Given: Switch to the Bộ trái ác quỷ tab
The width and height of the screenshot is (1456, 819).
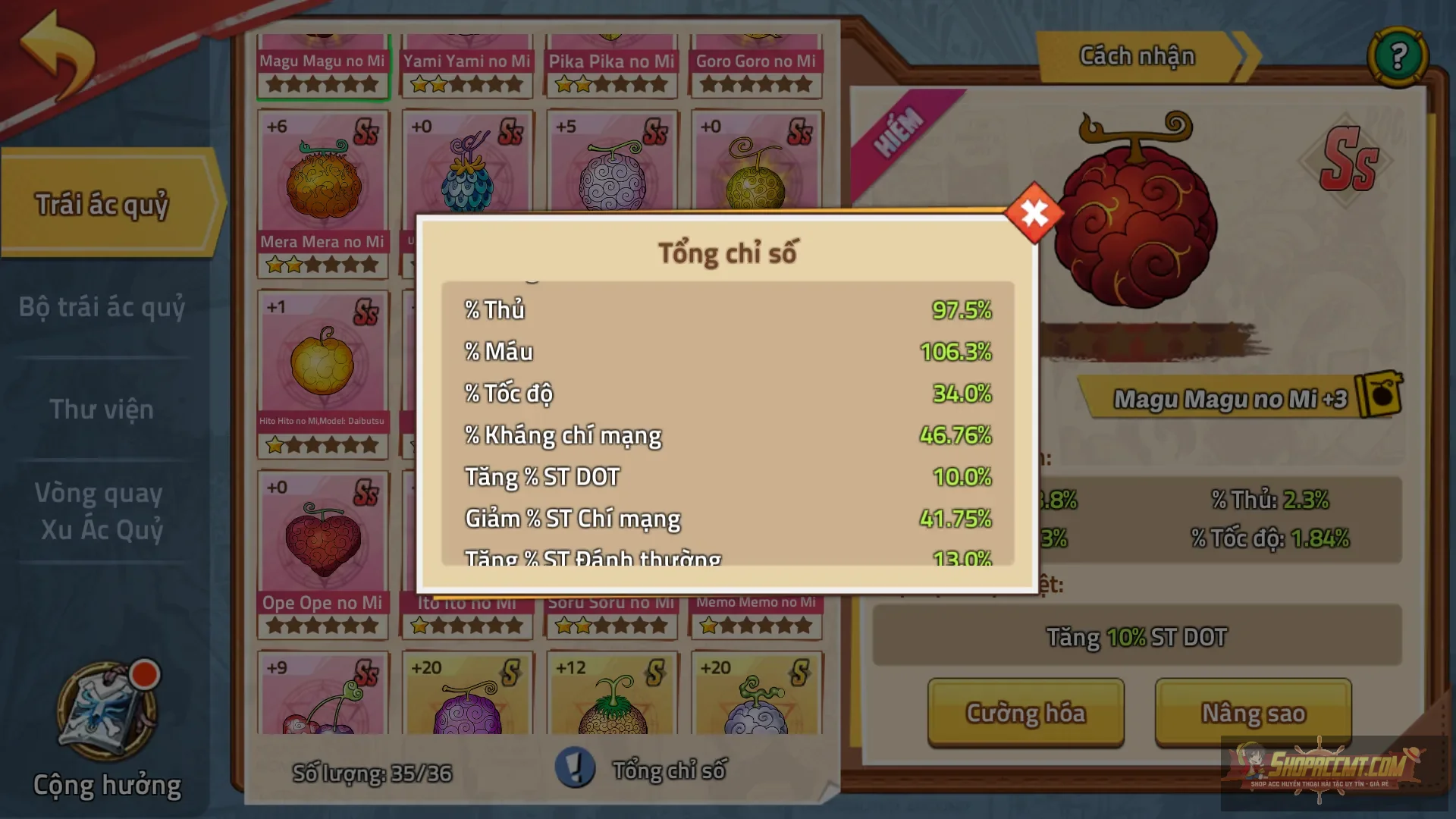Looking at the screenshot, I should coord(101,308).
